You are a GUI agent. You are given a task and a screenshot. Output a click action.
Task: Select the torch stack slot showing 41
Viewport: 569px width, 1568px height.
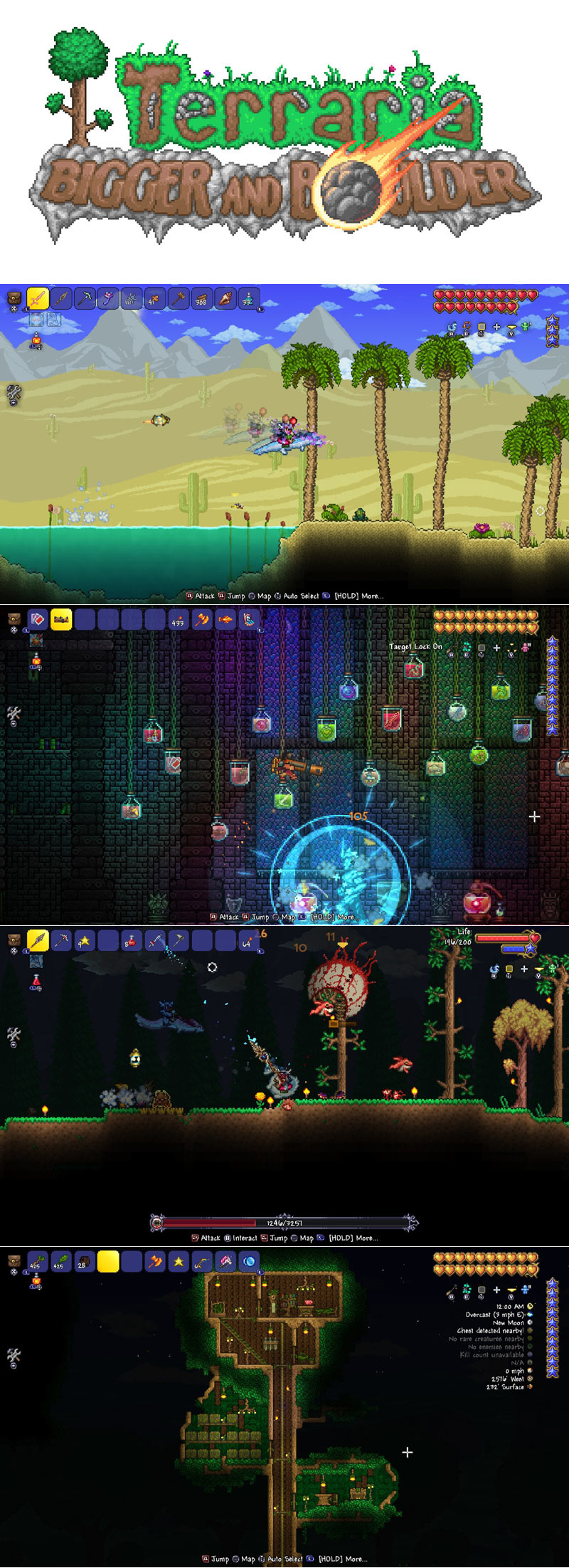click(155, 299)
